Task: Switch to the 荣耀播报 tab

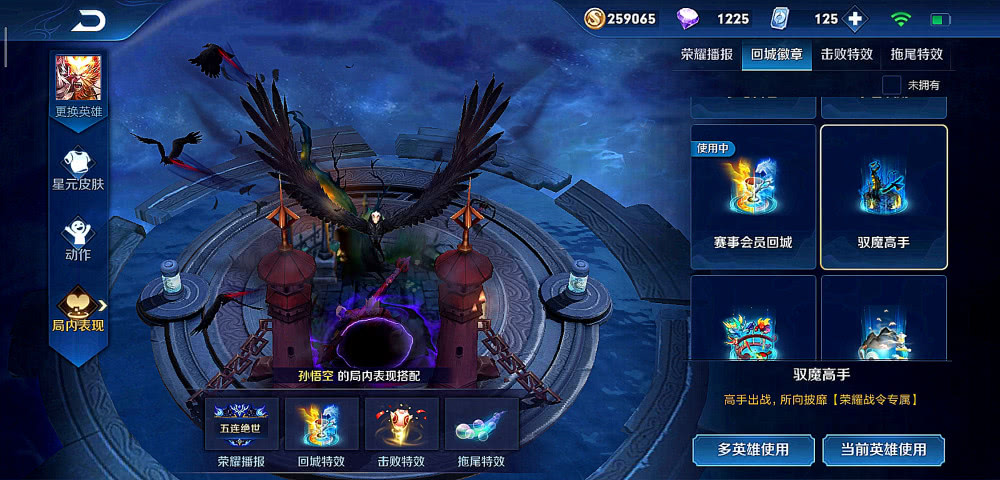Action: (706, 55)
